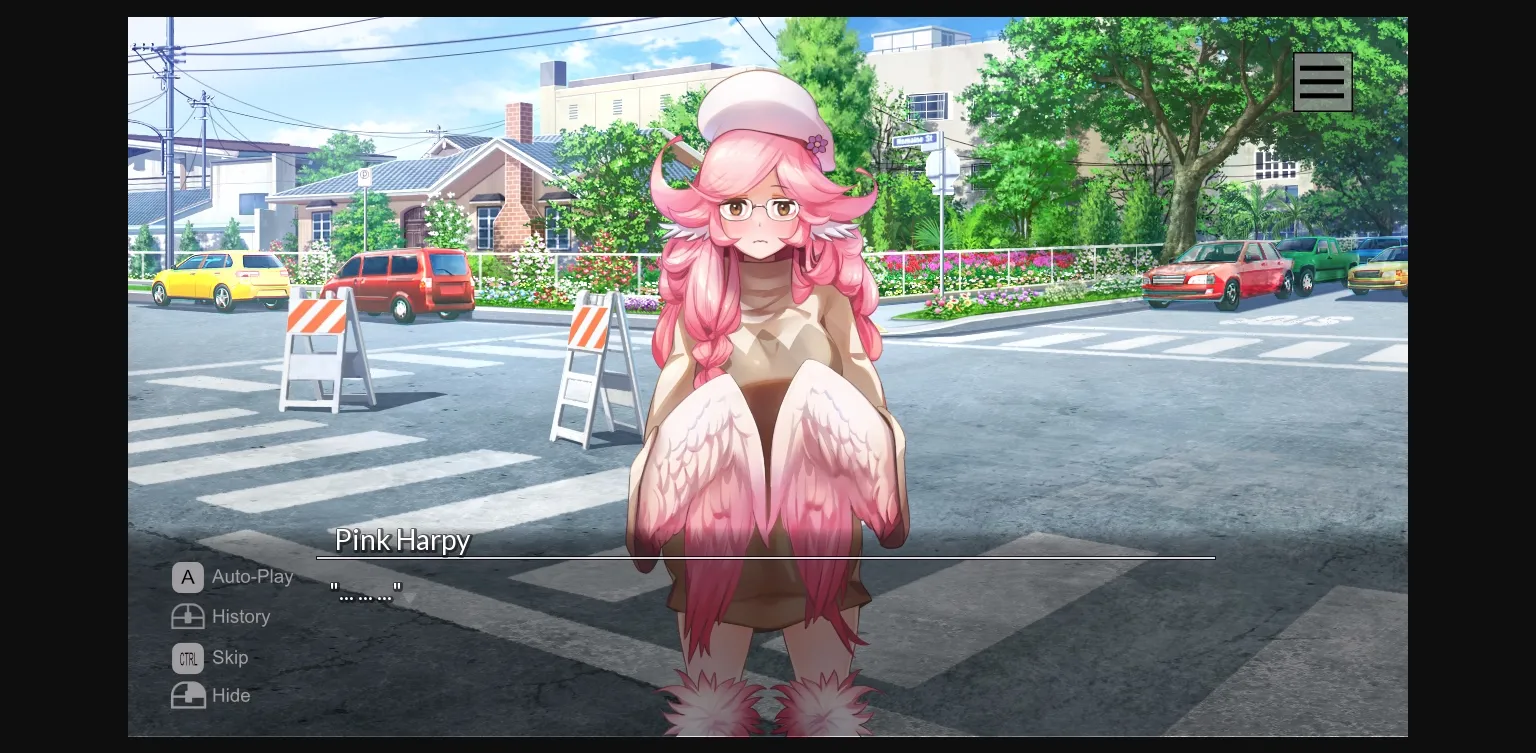Click the Pink Harpy name plate
Image resolution: width=1536 pixels, height=753 pixels.
point(402,541)
